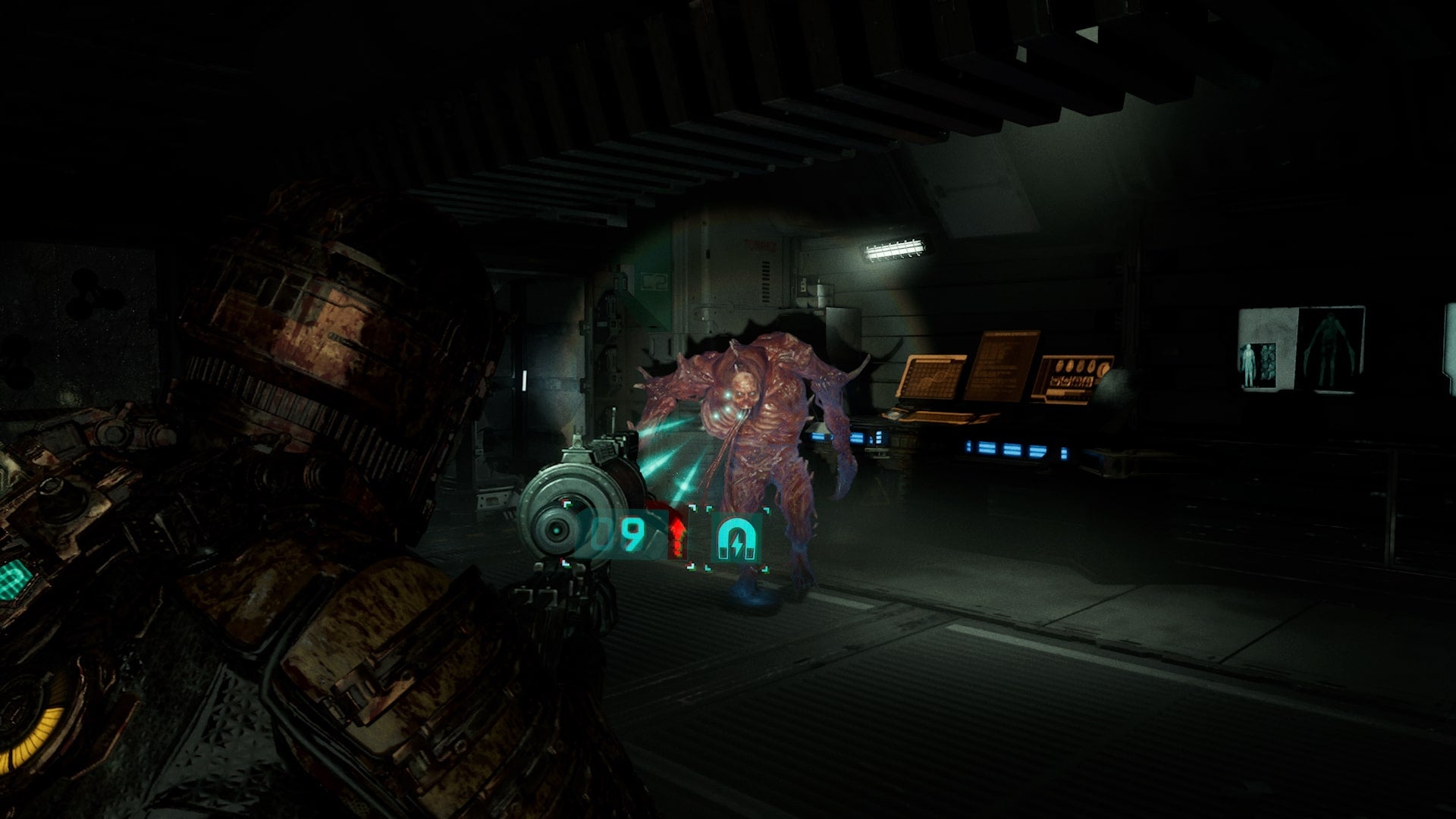This screenshot has height=819, width=1456.
Task: Click the glowing weapon muzzle lens
Action: [x=557, y=529]
